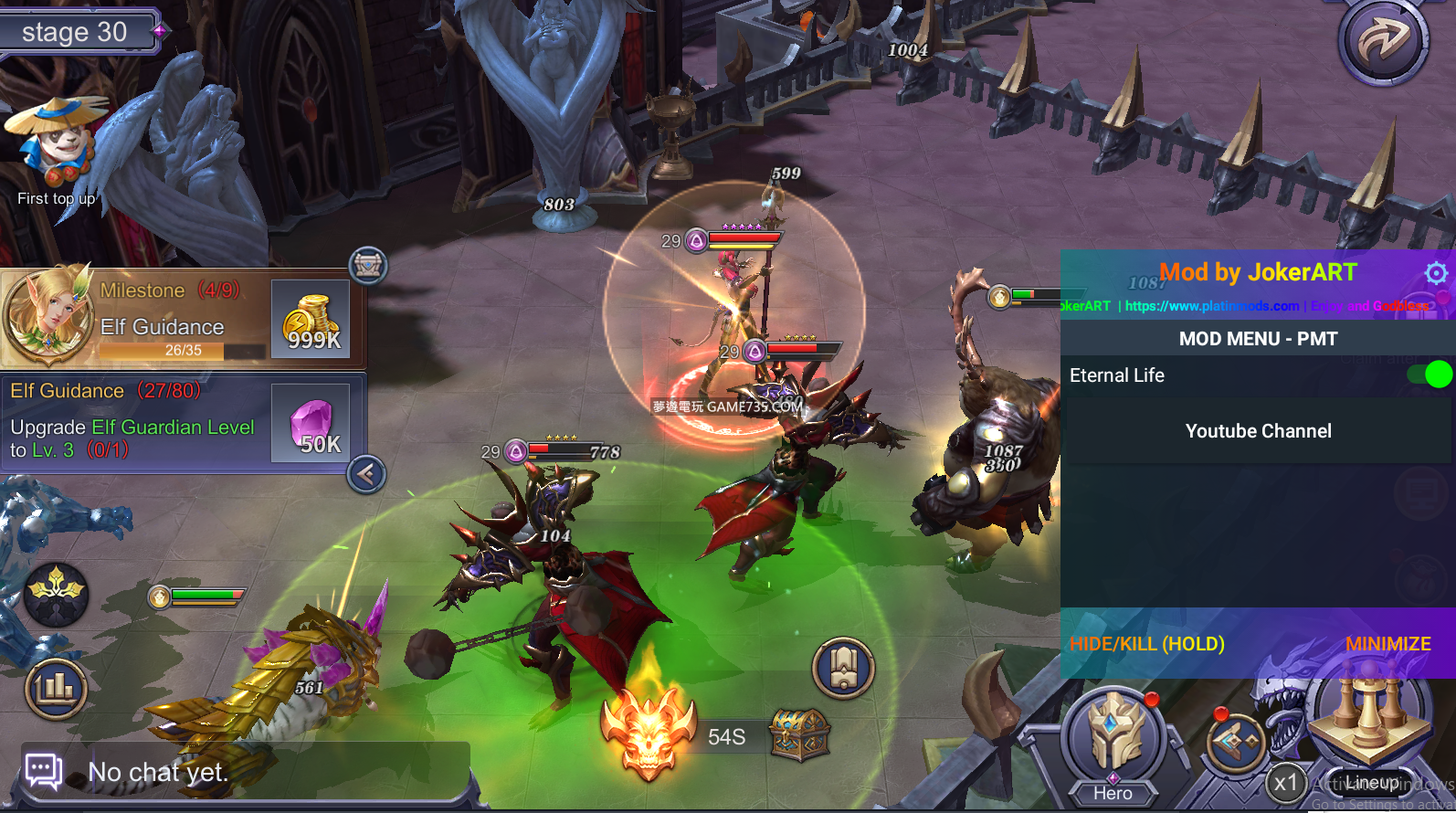Image resolution: width=1456 pixels, height=813 pixels.
Task: Change the x1 battle speed
Action: (x=1286, y=783)
